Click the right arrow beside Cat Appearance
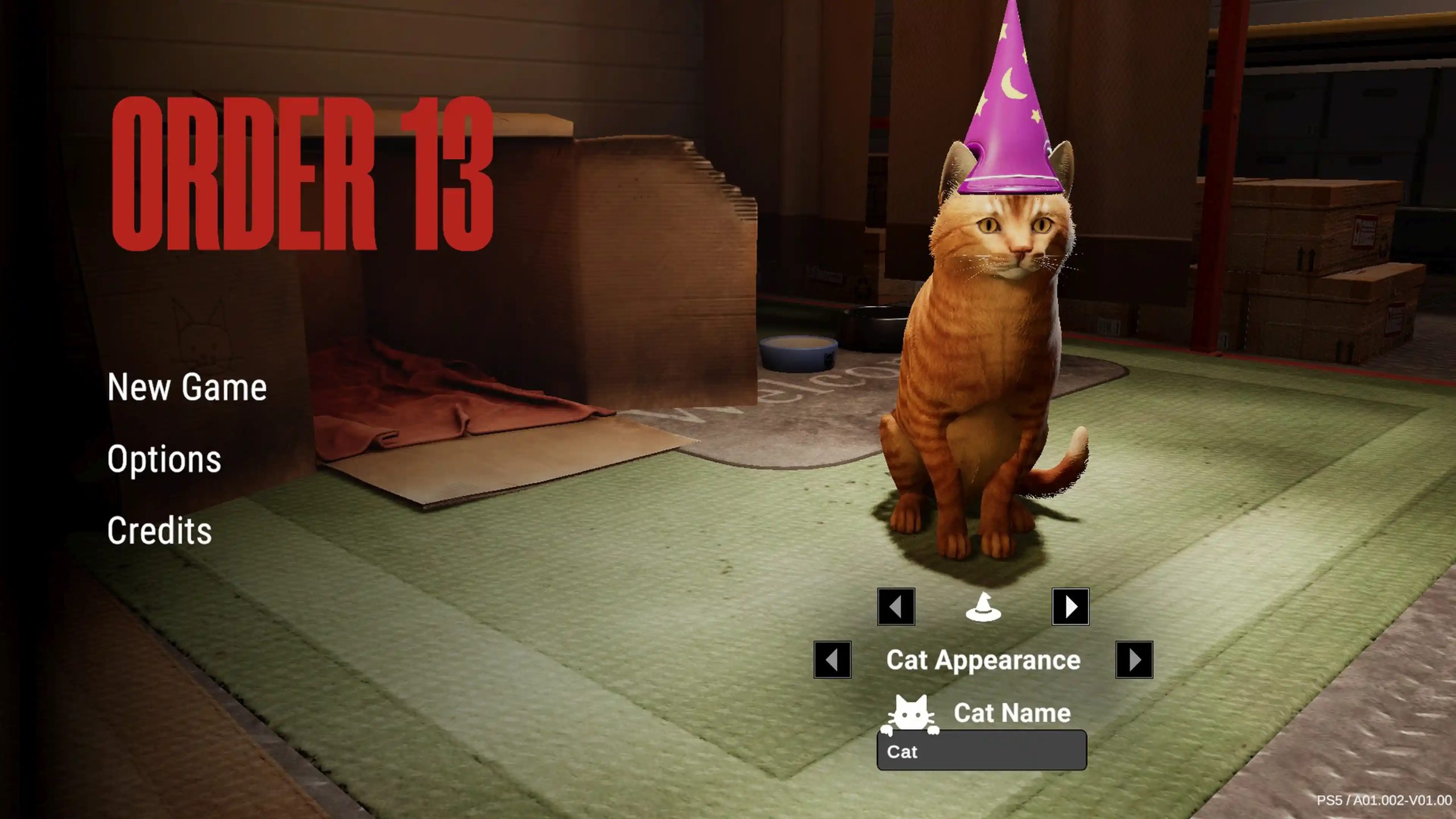1456x819 pixels. pyautogui.click(x=1135, y=660)
